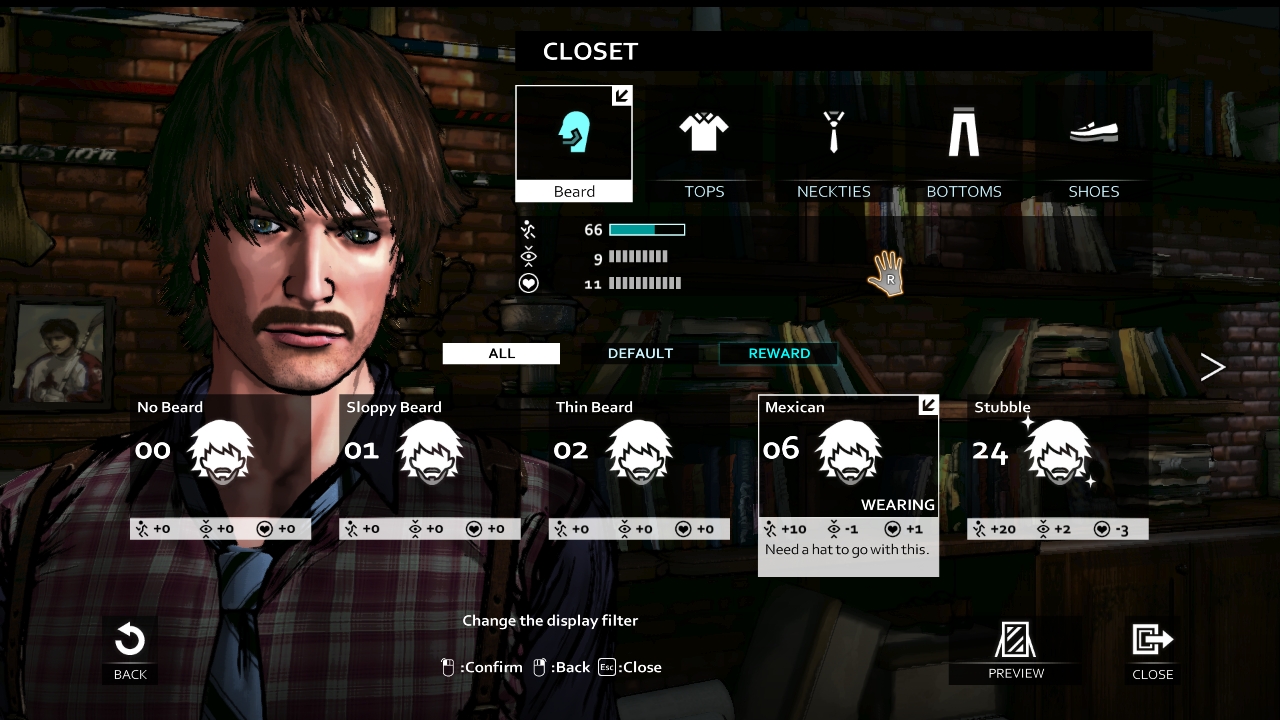Switch filter to DEFAULT items
The image size is (1280, 720).
(640, 353)
